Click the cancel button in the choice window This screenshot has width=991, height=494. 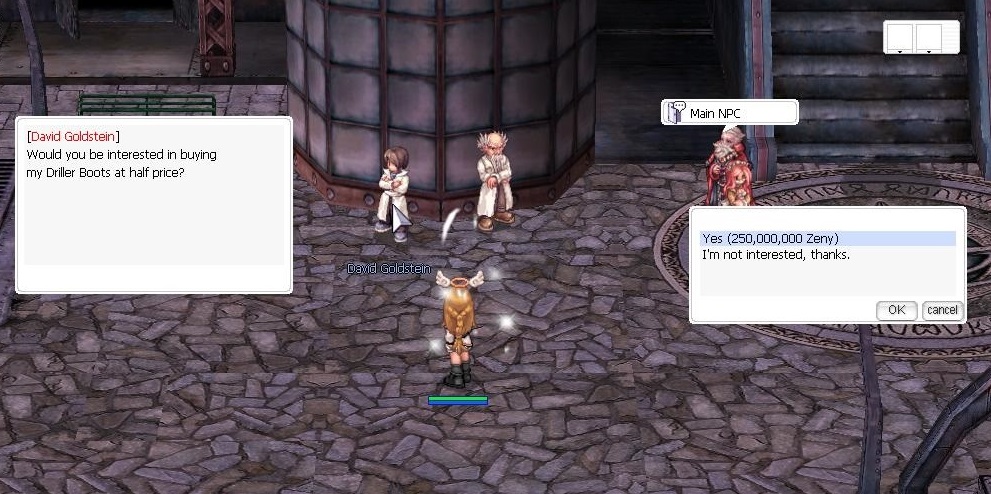click(x=942, y=310)
